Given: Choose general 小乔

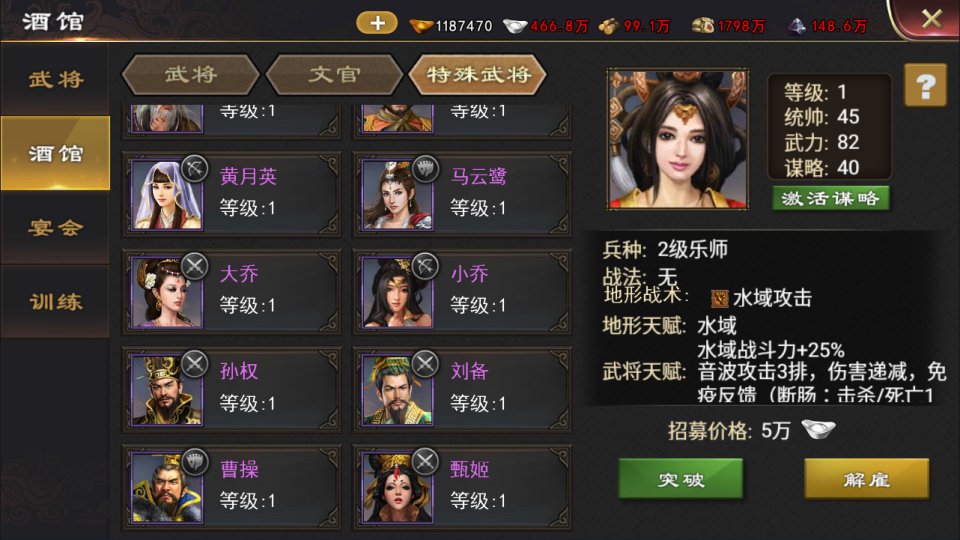Looking at the screenshot, I should 462,290.
